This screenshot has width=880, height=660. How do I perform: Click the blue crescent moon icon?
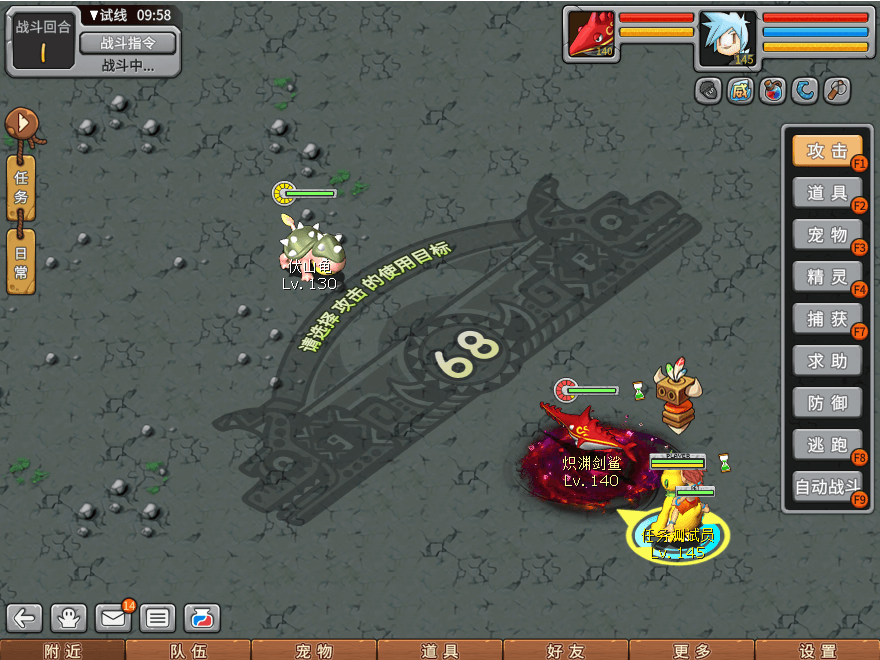pyautogui.click(x=804, y=92)
